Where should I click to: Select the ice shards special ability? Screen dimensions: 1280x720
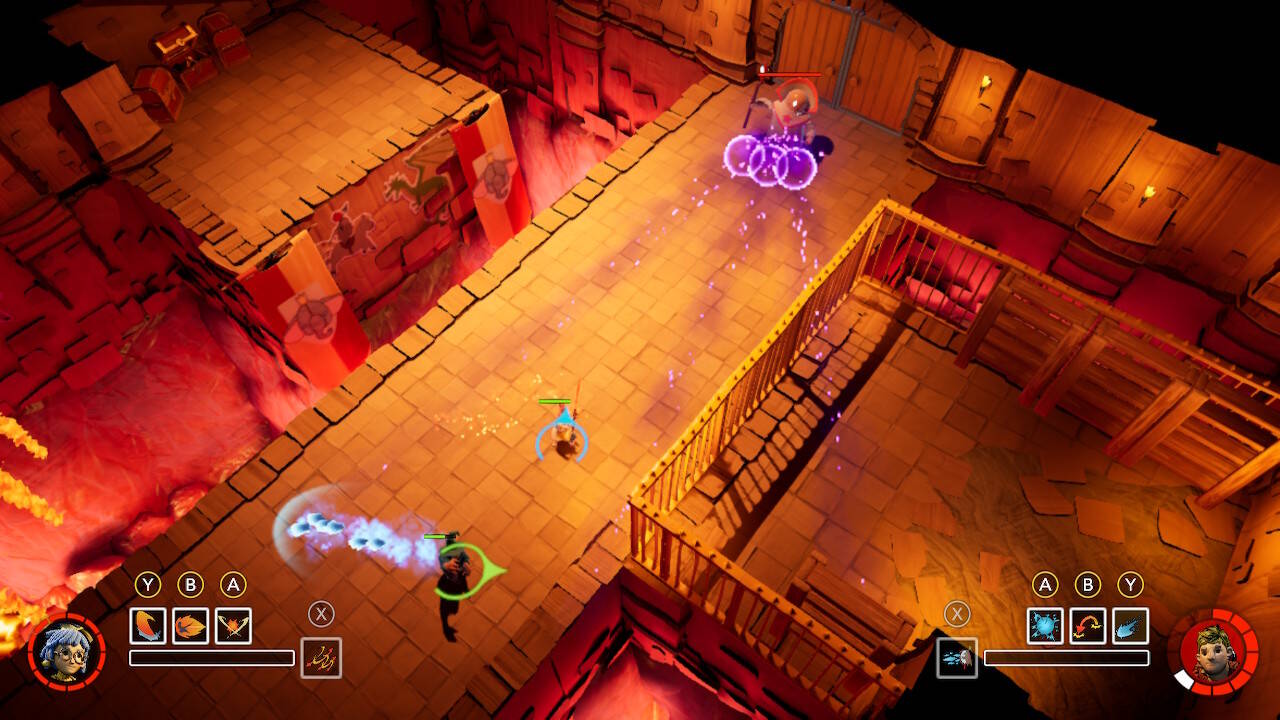coord(957,658)
